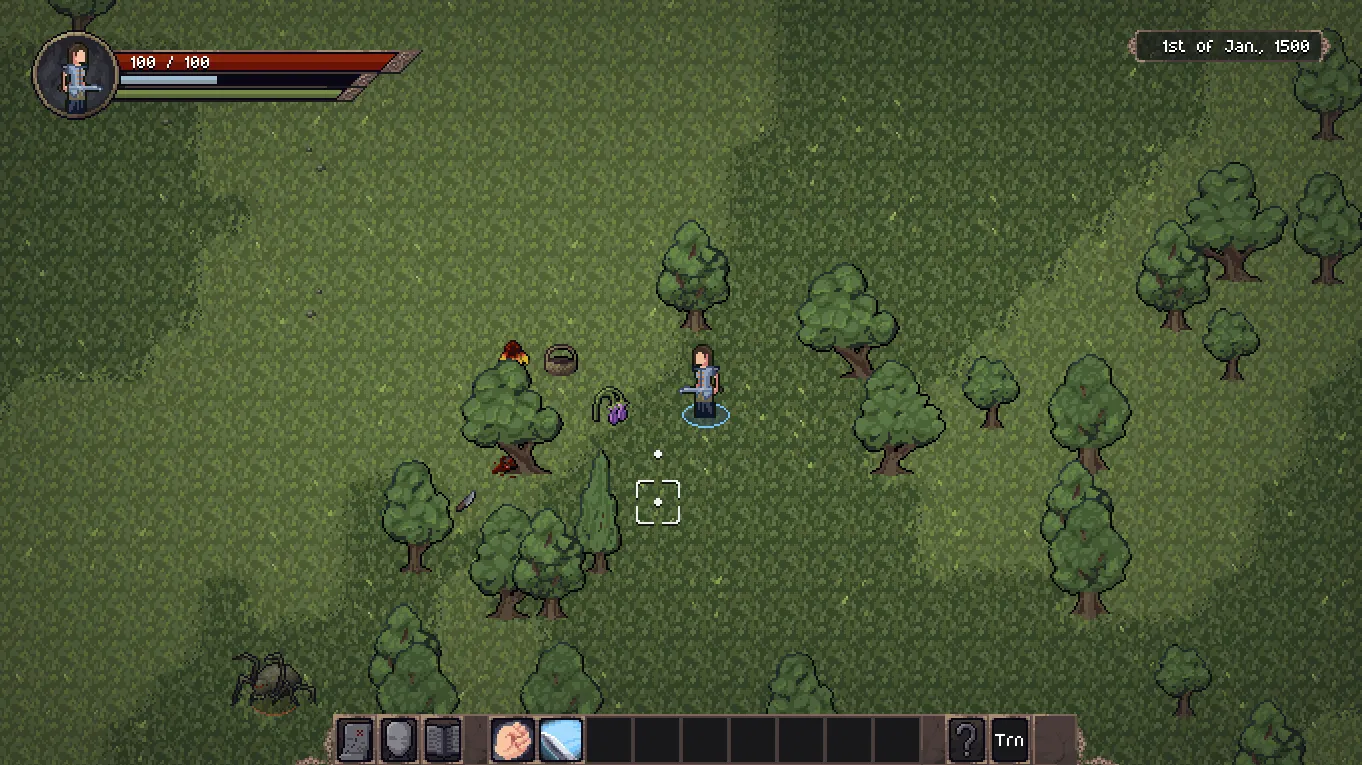This screenshot has width=1362, height=765.
Task: Activate the blue sword slash ability
Action: coord(560,741)
